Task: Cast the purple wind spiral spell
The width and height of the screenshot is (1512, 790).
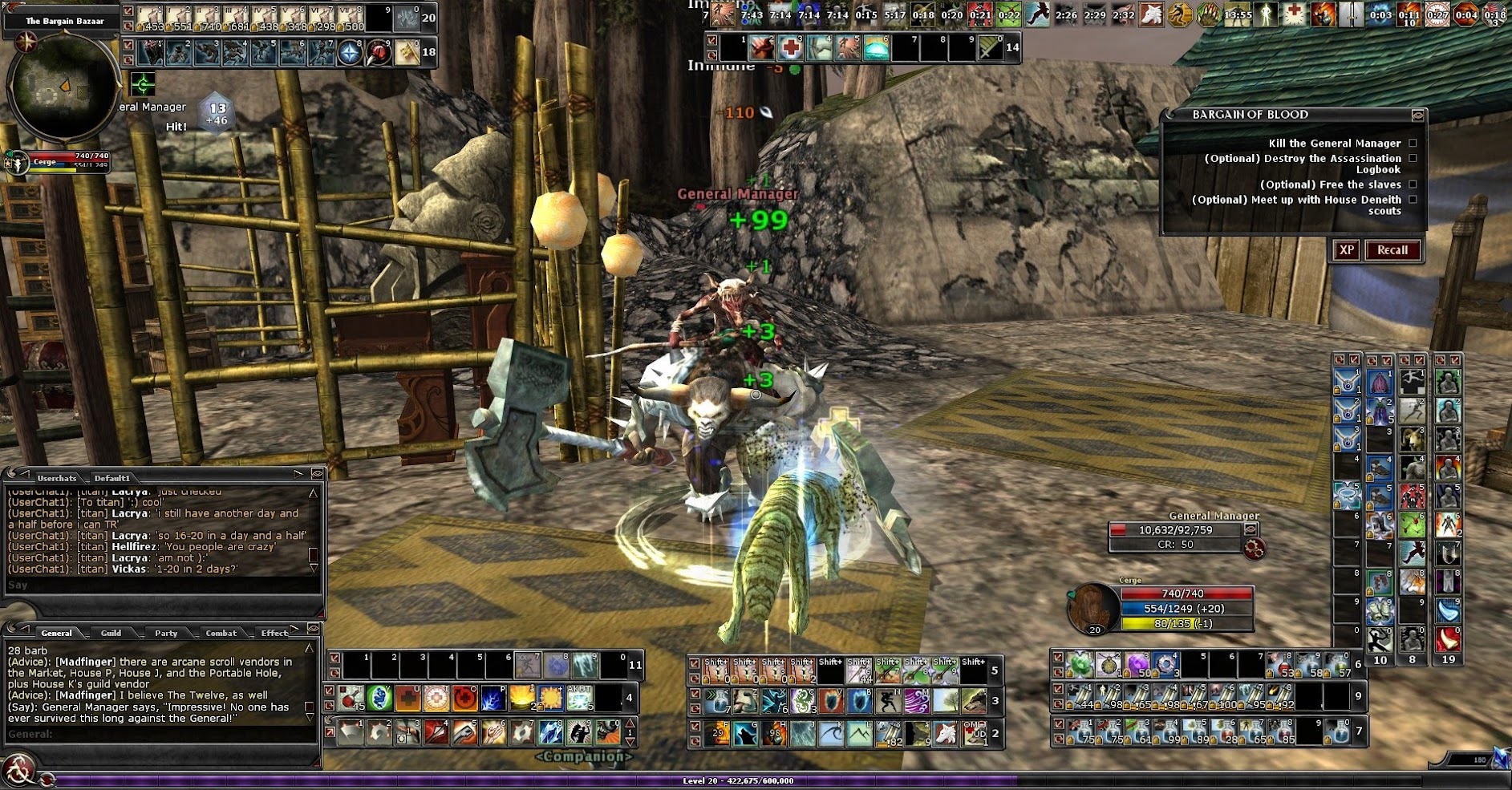Action: [x=916, y=701]
